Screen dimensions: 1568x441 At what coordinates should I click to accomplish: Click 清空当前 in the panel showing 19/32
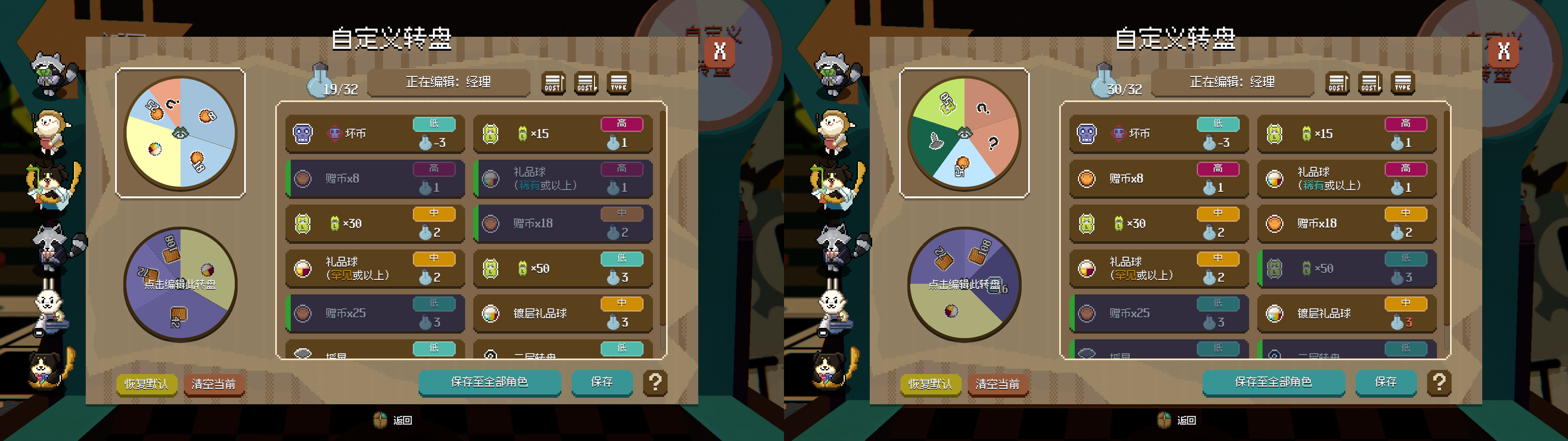(x=214, y=384)
